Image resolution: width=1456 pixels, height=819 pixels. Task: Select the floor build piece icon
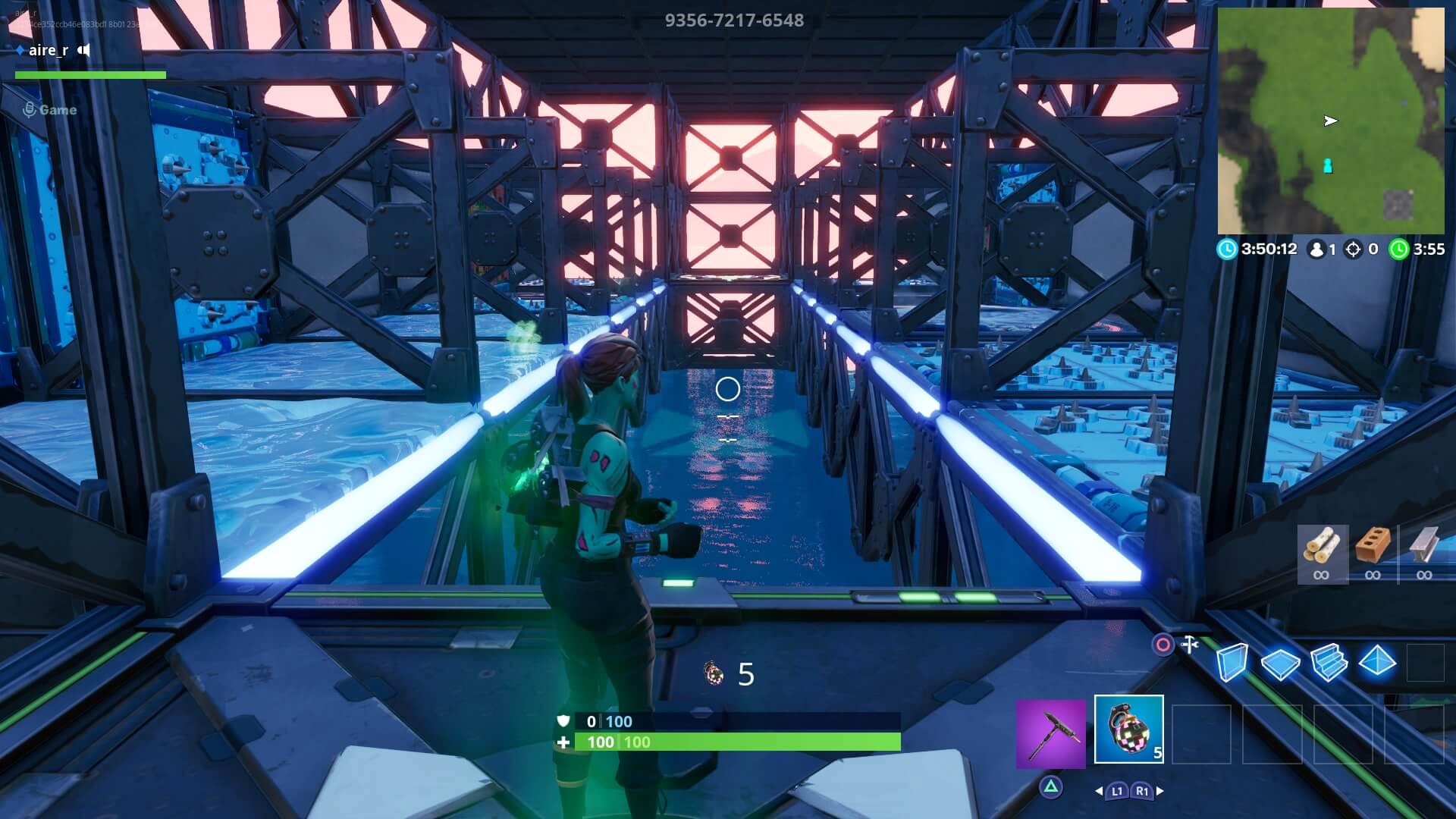(1279, 662)
